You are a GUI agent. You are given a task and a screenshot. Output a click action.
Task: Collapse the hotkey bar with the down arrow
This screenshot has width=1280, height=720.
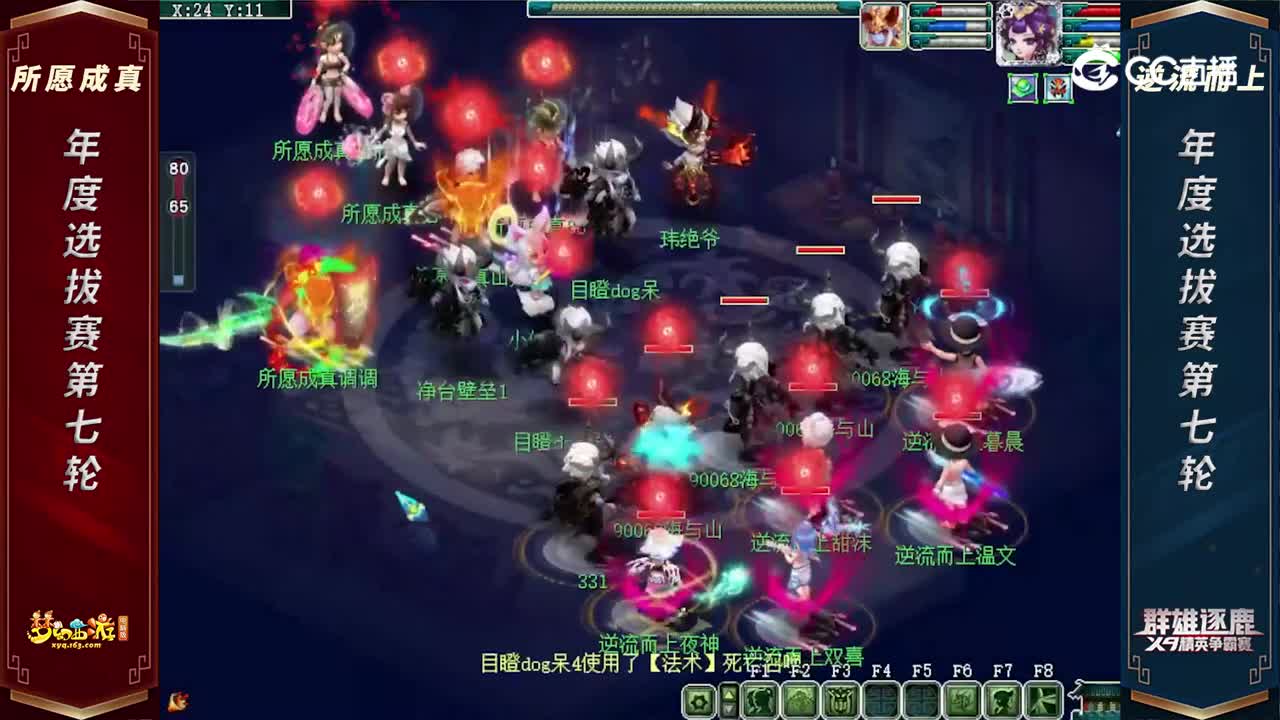[x=728, y=708]
